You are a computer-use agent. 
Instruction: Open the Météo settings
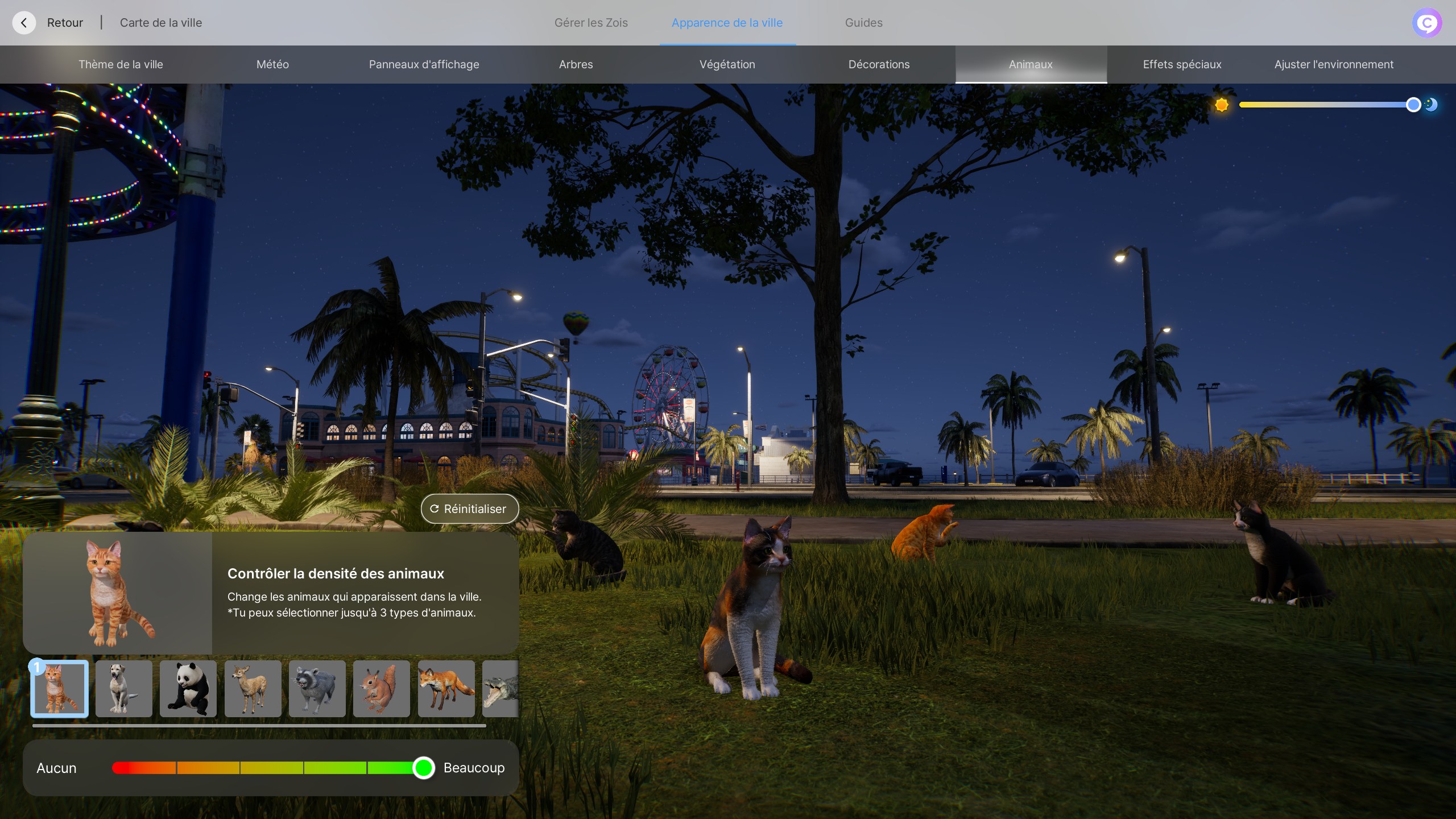(x=272, y=64)
